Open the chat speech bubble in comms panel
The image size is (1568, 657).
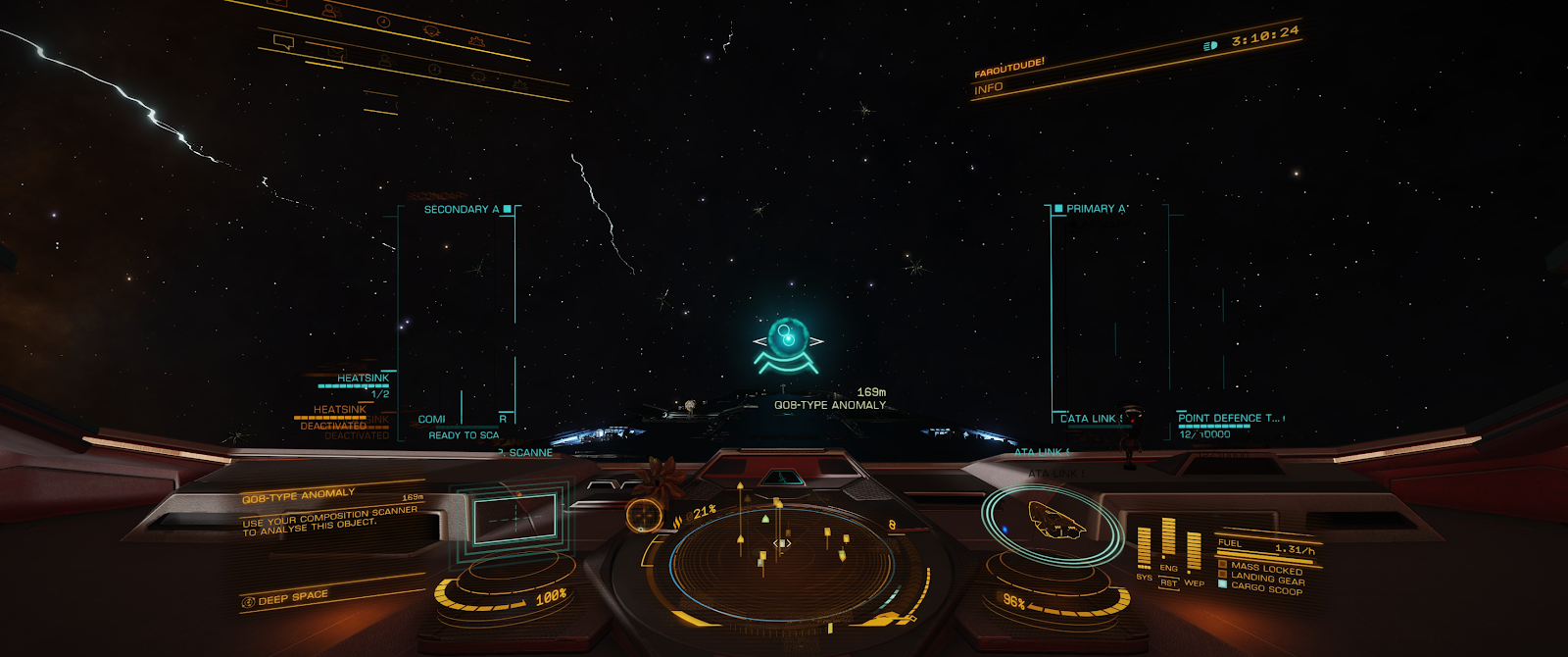tap(284, 42)
